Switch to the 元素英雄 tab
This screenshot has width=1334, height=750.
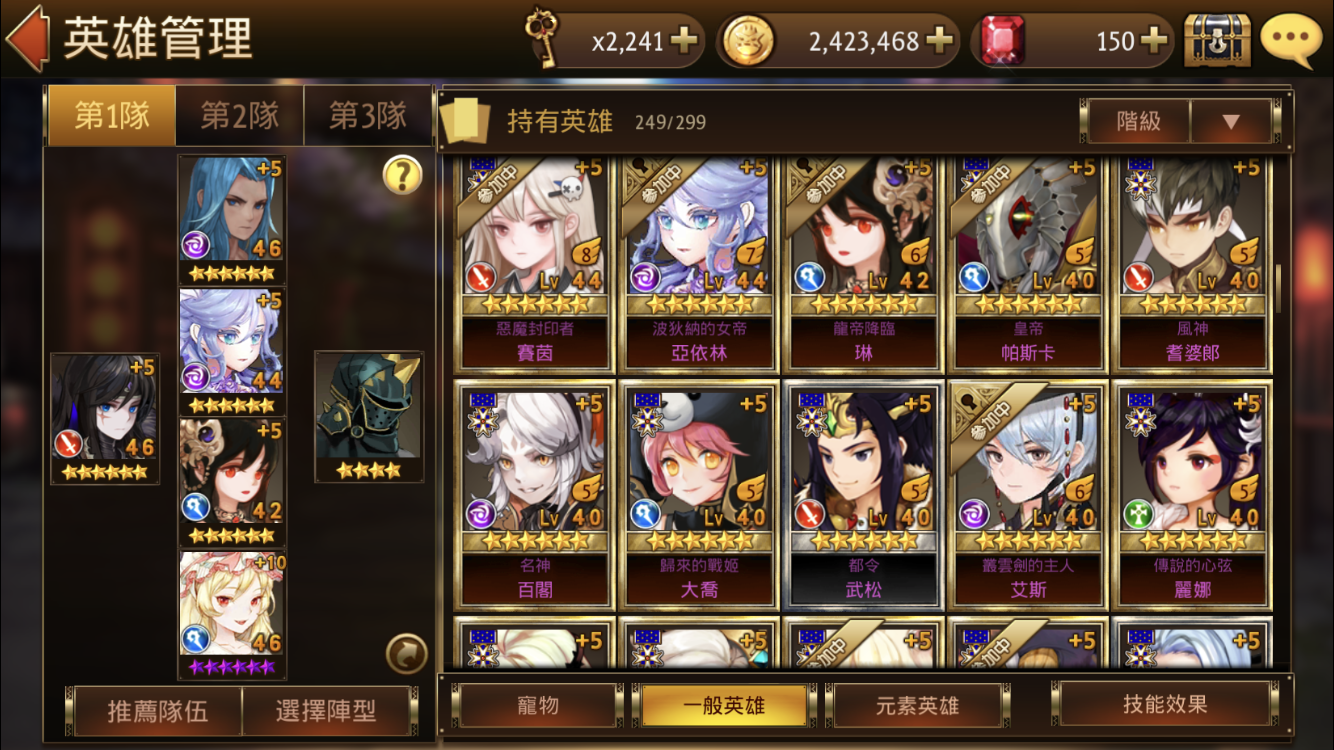point(916,705)
